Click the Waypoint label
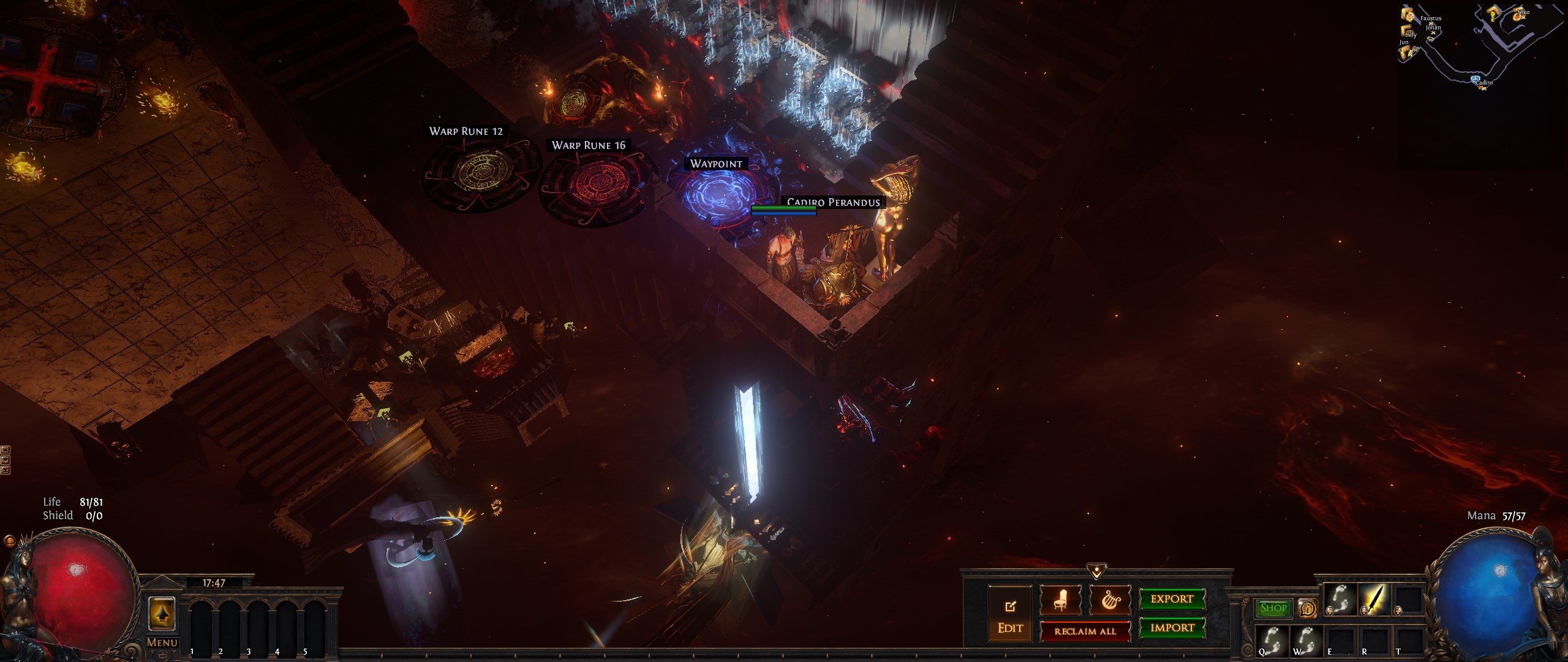The image size is (1568, 662). click(x=716, y=164)
